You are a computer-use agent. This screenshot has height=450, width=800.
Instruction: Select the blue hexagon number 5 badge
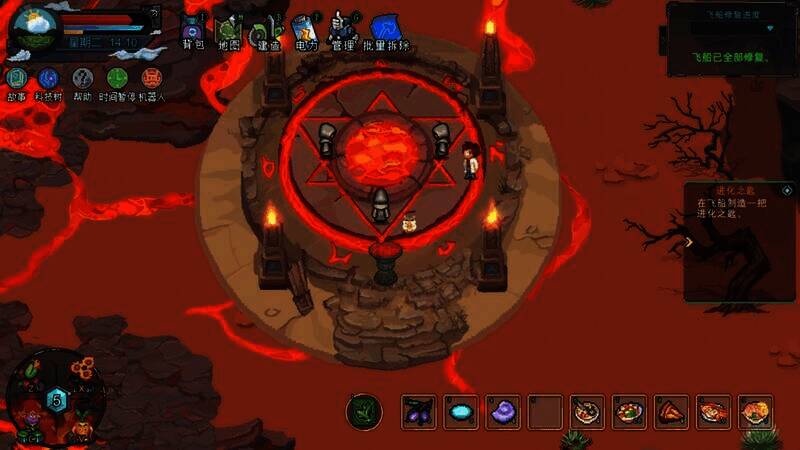point(57,400)
